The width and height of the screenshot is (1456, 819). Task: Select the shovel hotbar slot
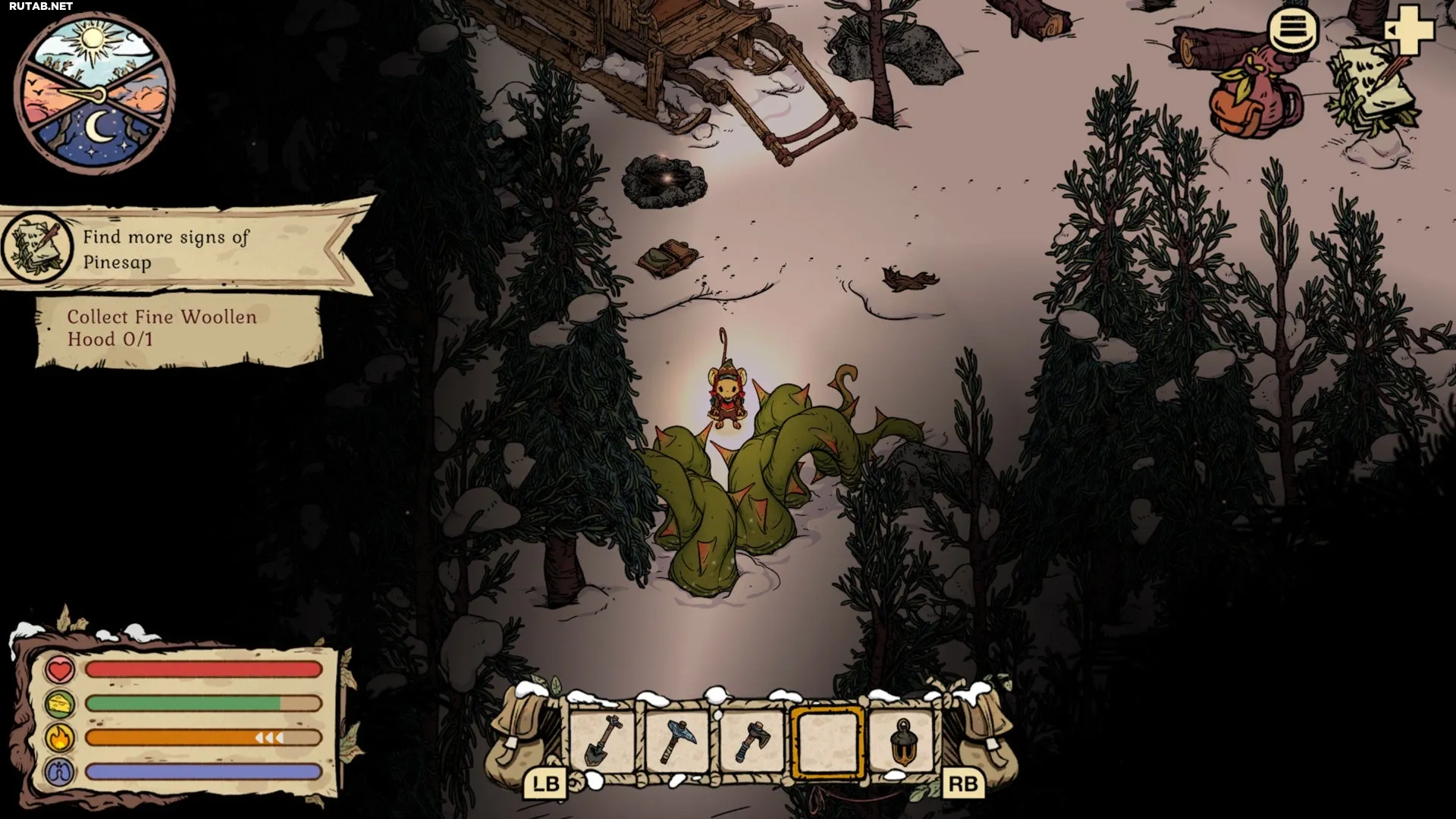coord(603,740)
